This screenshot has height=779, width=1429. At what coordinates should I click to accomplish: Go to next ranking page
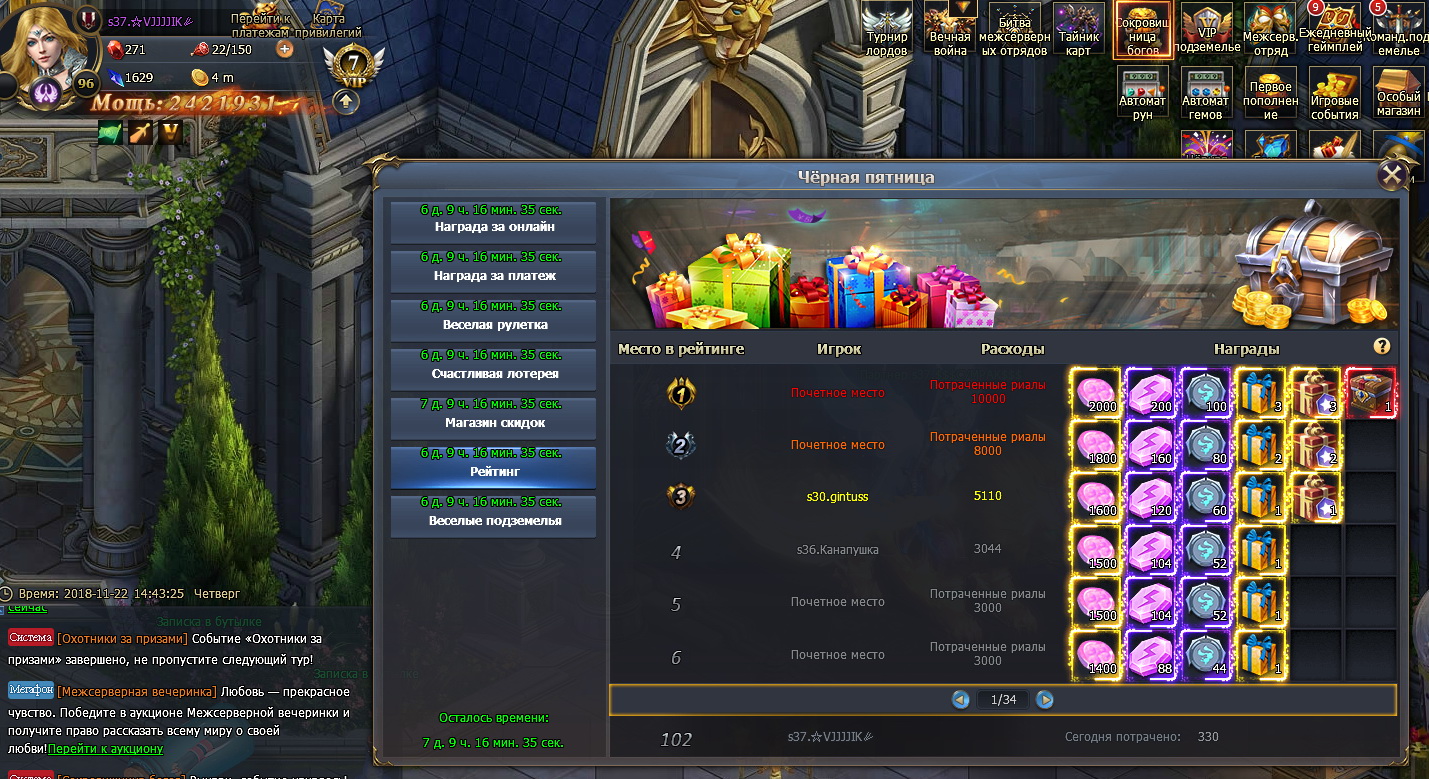pyautogui.click(x=1045, y=700)
